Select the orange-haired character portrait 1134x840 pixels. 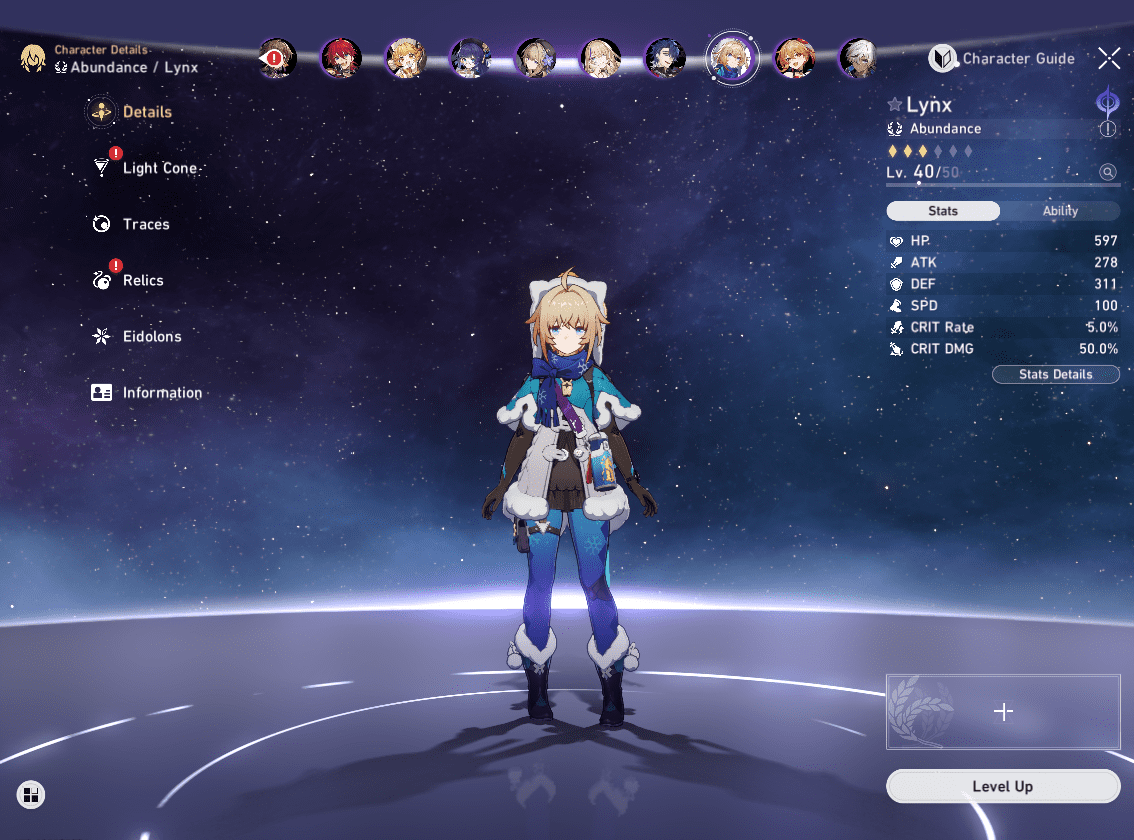794,59
